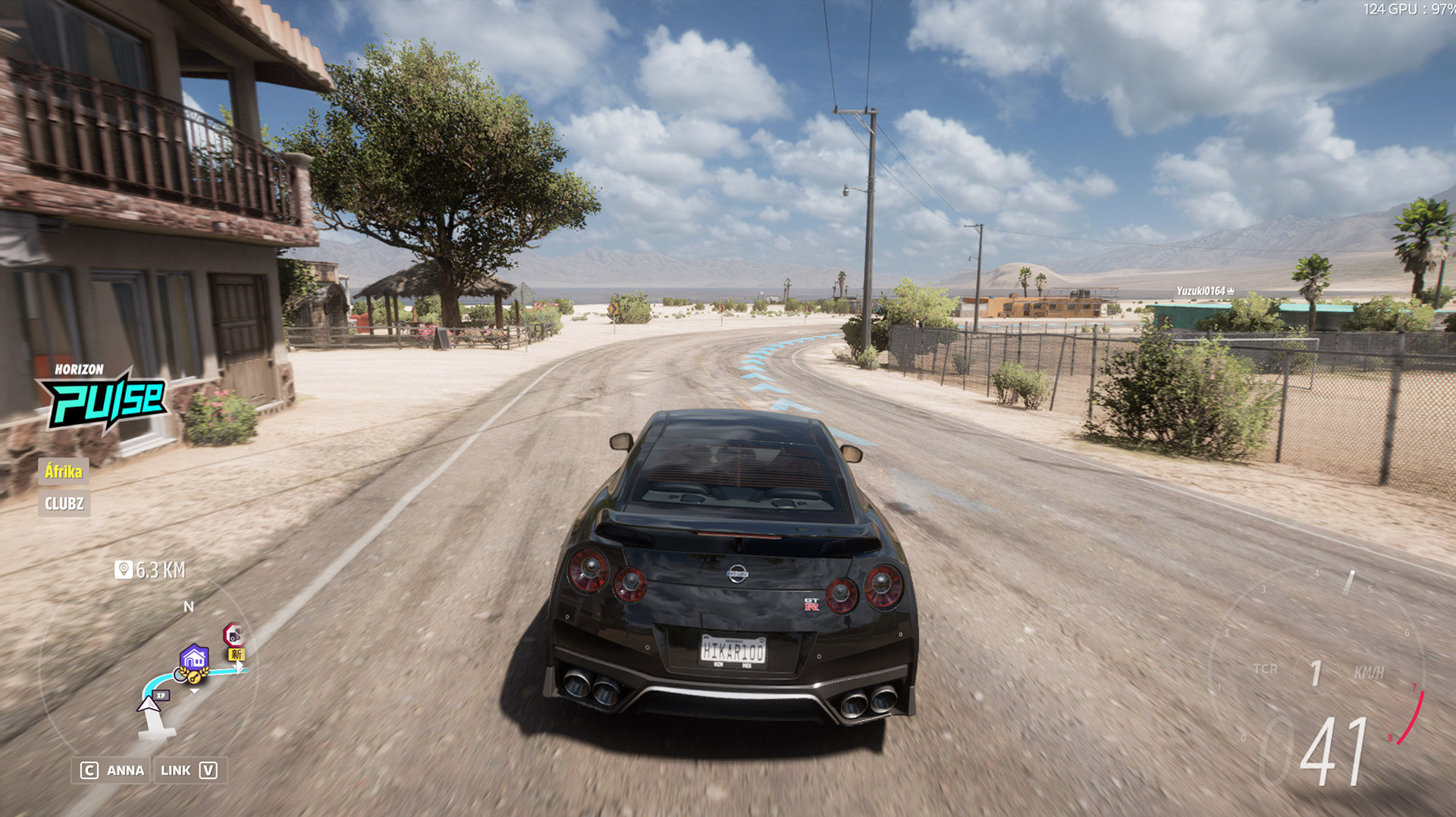Viewport: 1456px width, 817px height.
Task: Select the purple player house marker on minimap
Action: (194, 657)
